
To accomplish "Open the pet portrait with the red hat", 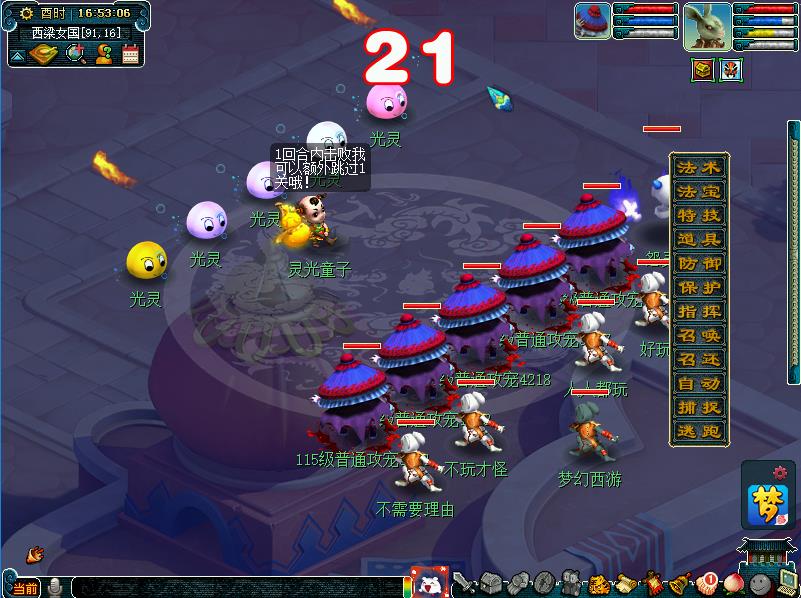I will point(592,21).
